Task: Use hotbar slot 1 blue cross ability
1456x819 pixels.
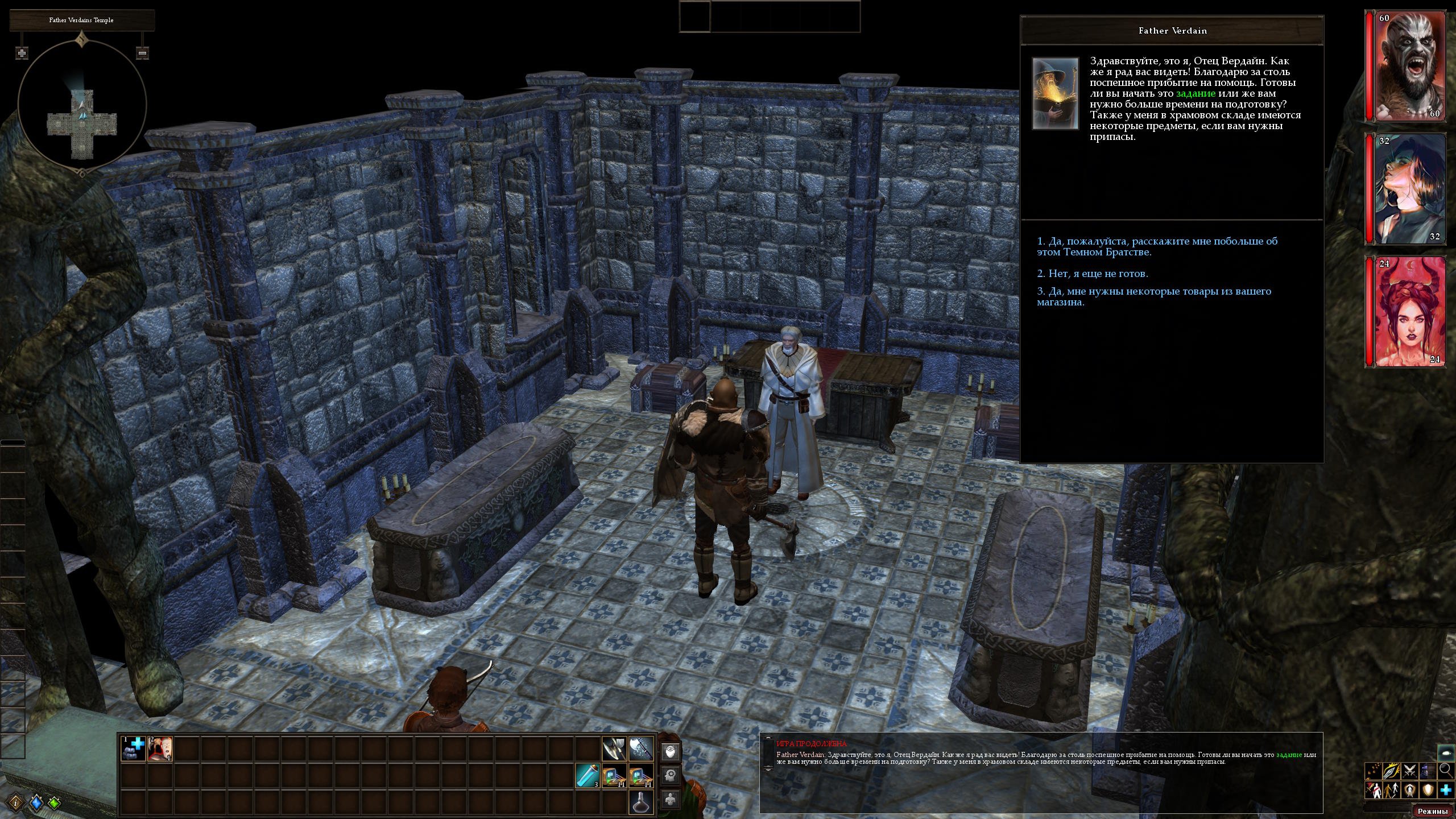Action: [134, 748]
